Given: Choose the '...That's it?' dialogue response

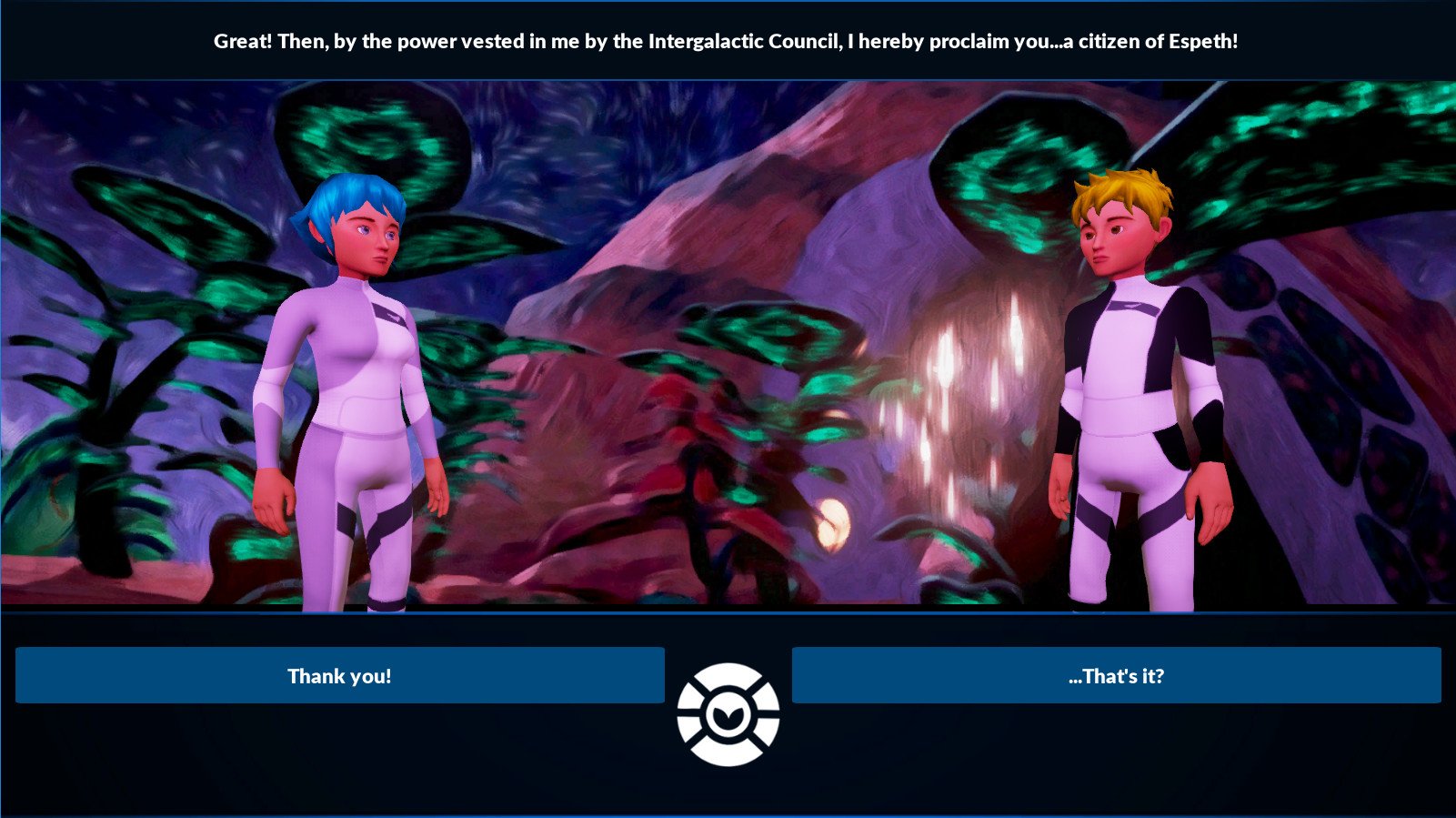Looking at the screenshot, I should pyautogui.click(x=1119, y=676).
